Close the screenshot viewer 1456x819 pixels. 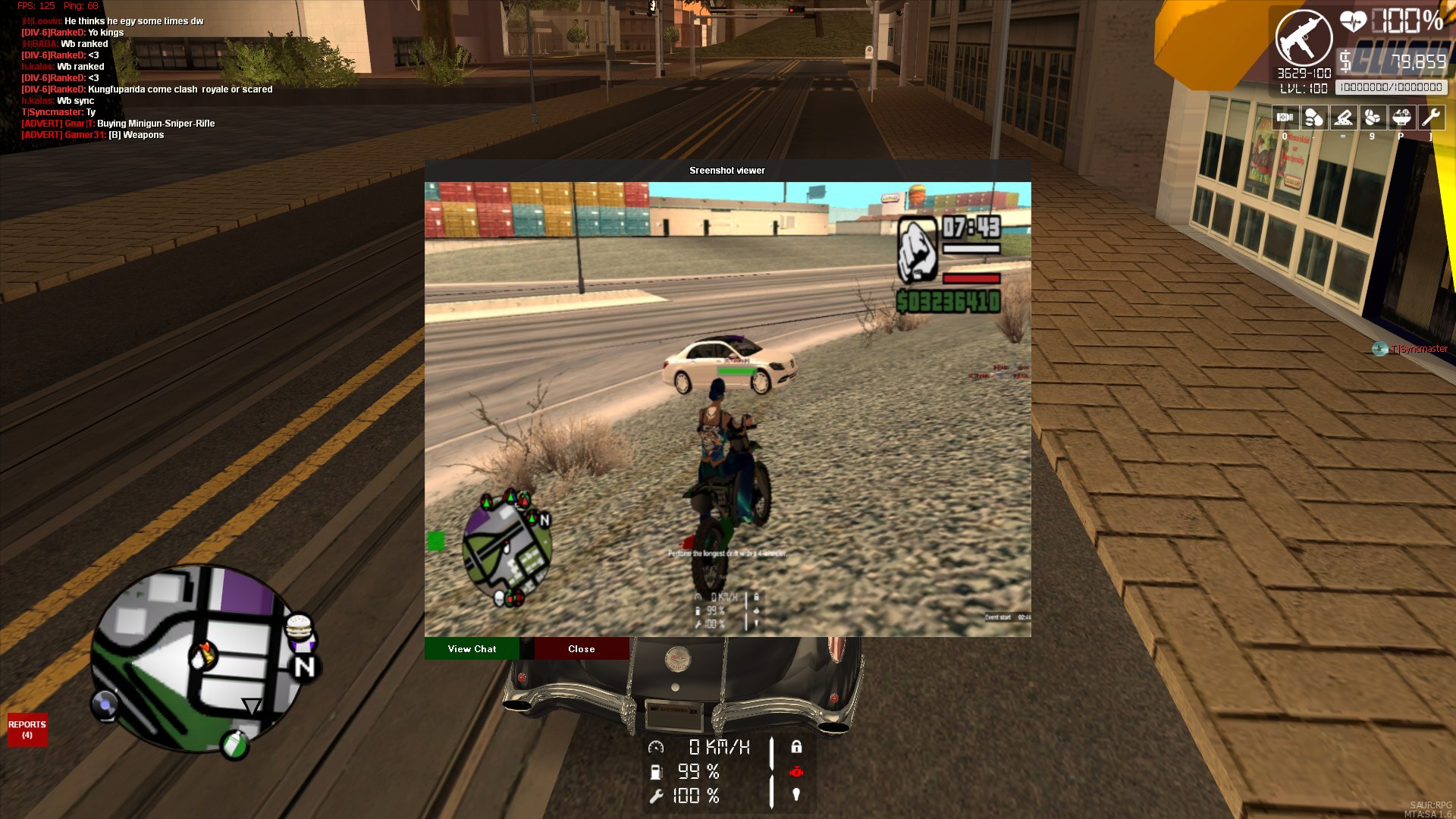[582, 649]
